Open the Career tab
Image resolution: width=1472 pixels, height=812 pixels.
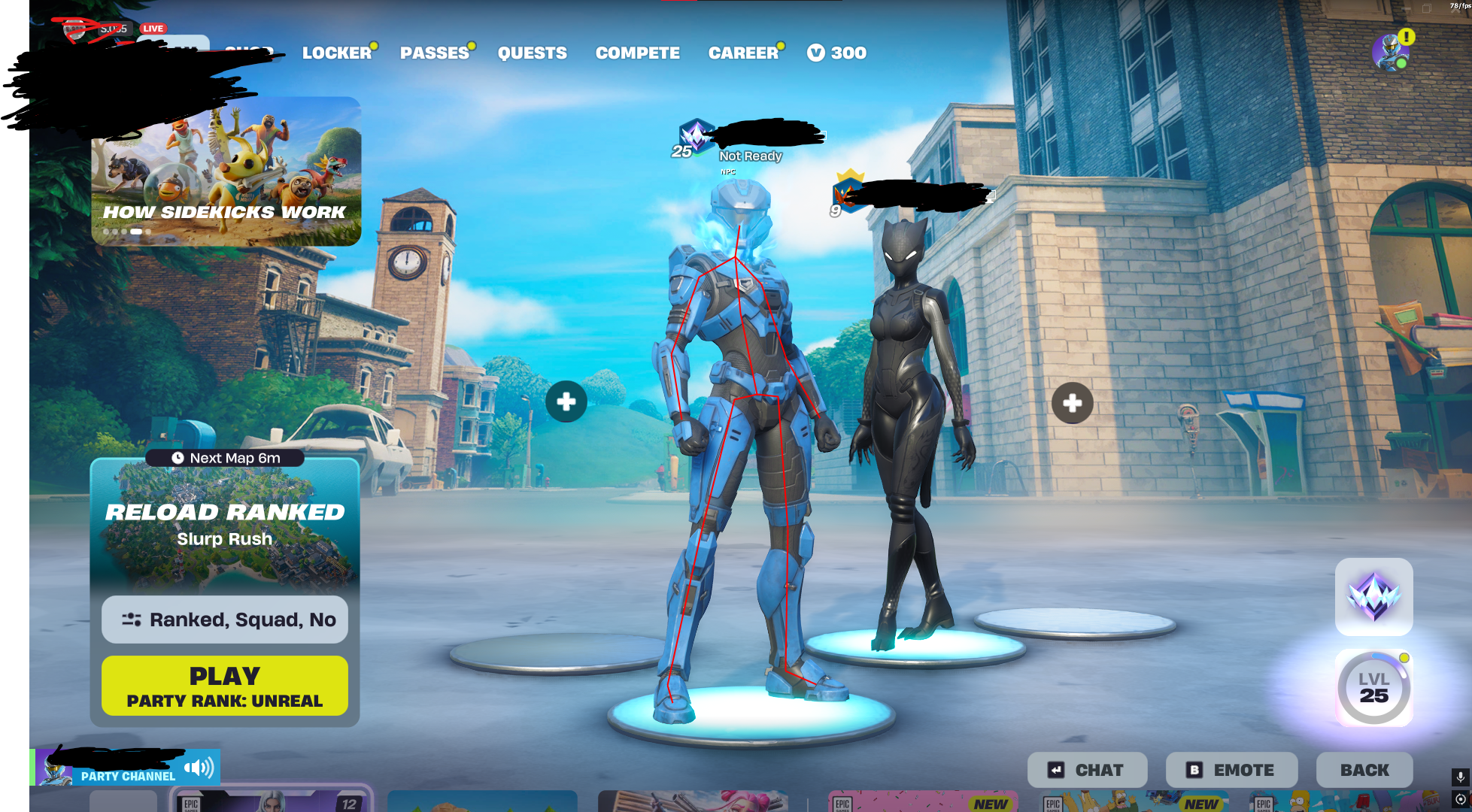743,53
